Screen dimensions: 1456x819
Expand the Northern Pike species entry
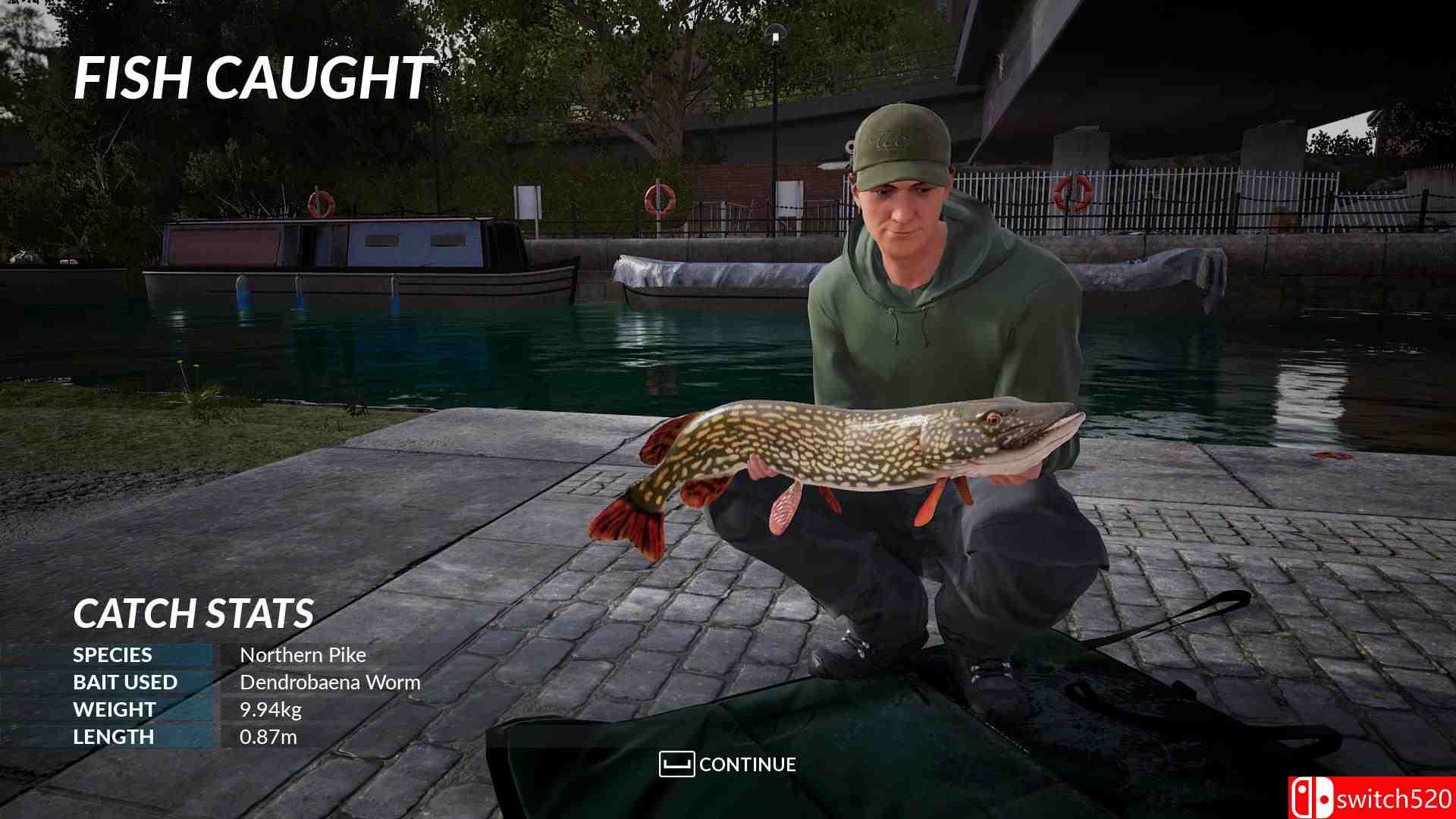click(x=303, y=654)
